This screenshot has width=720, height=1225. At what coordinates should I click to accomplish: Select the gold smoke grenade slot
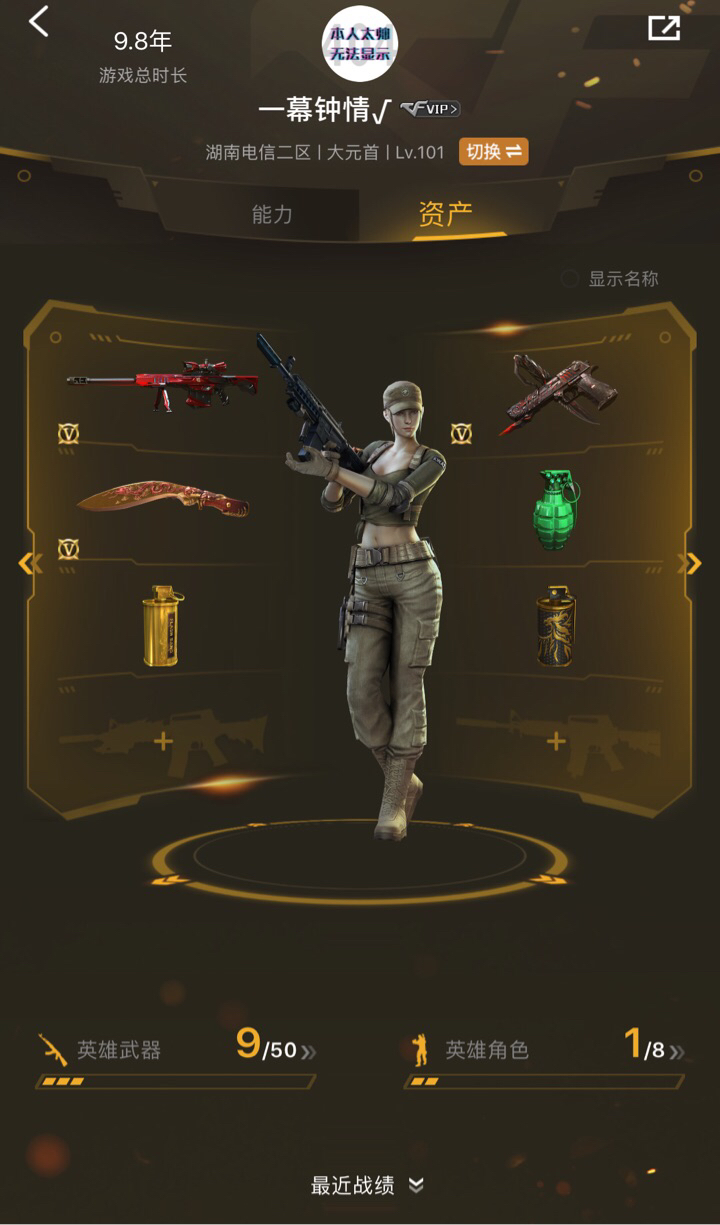162,625
